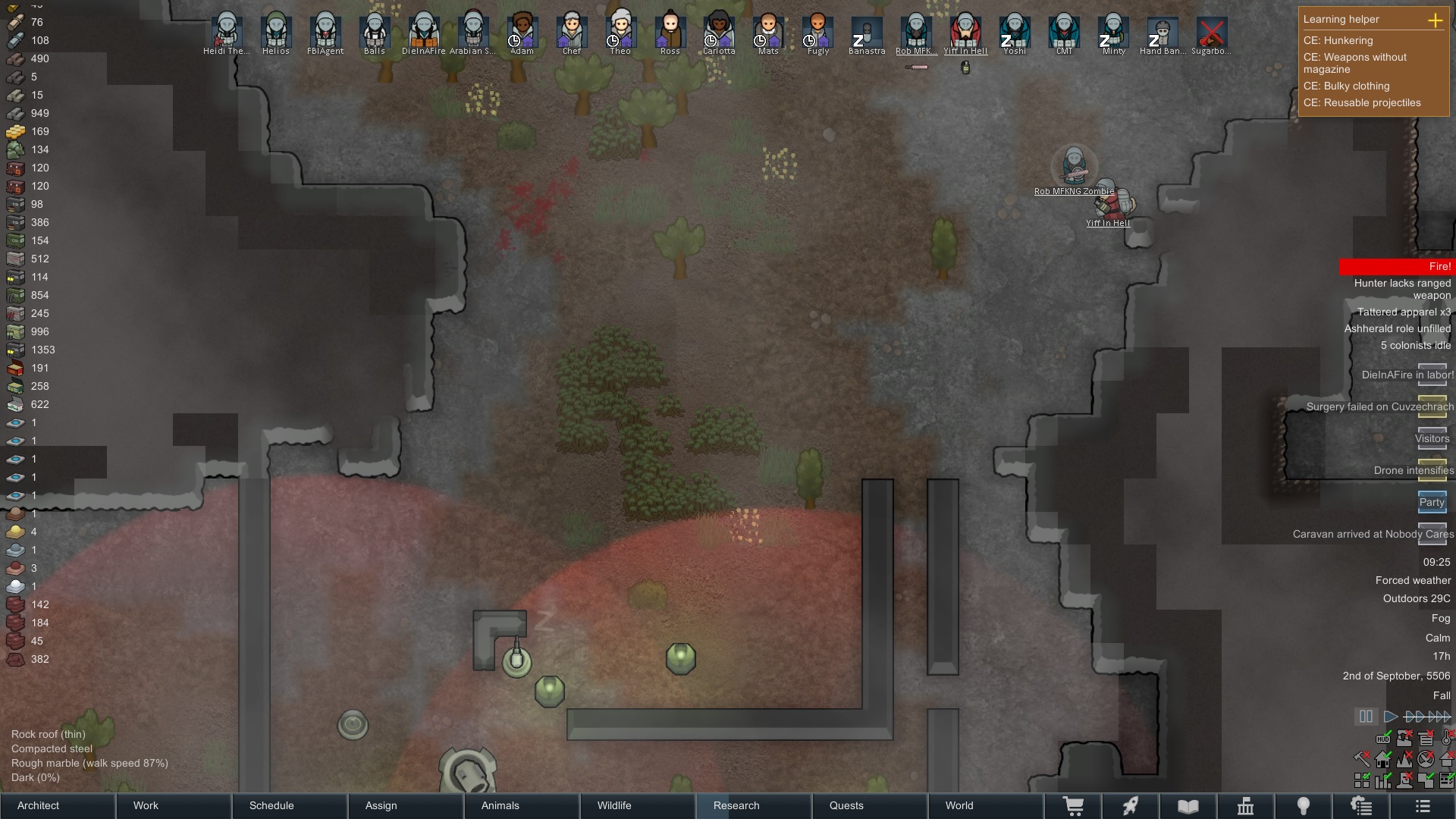Viewport: 1456px width, 822px height.
Task: Pause the game speed control
Action: 1366,716
